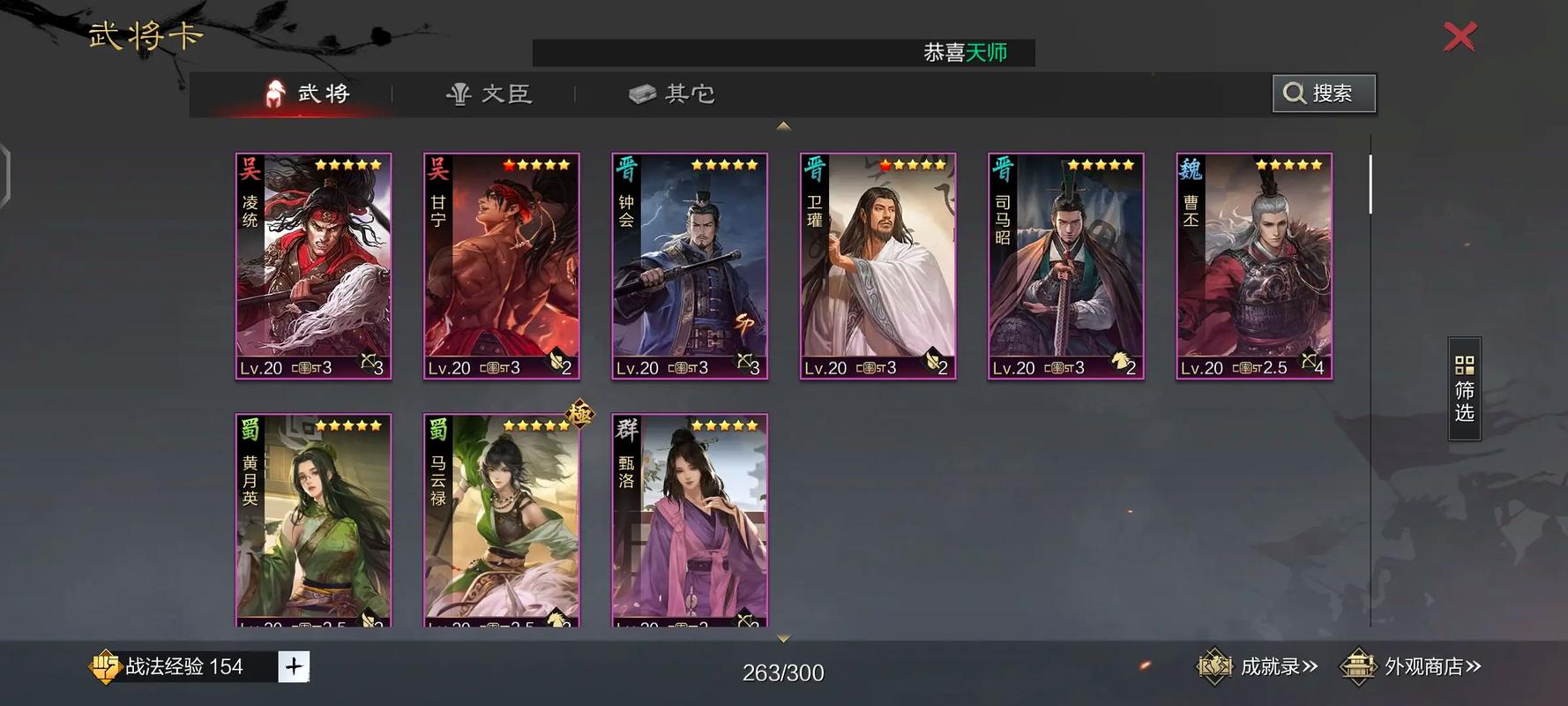Click the 成就录 achievement scroll icon
Image resolution: width=1568 pixels, height=706 pixels.
(1214, 667)
